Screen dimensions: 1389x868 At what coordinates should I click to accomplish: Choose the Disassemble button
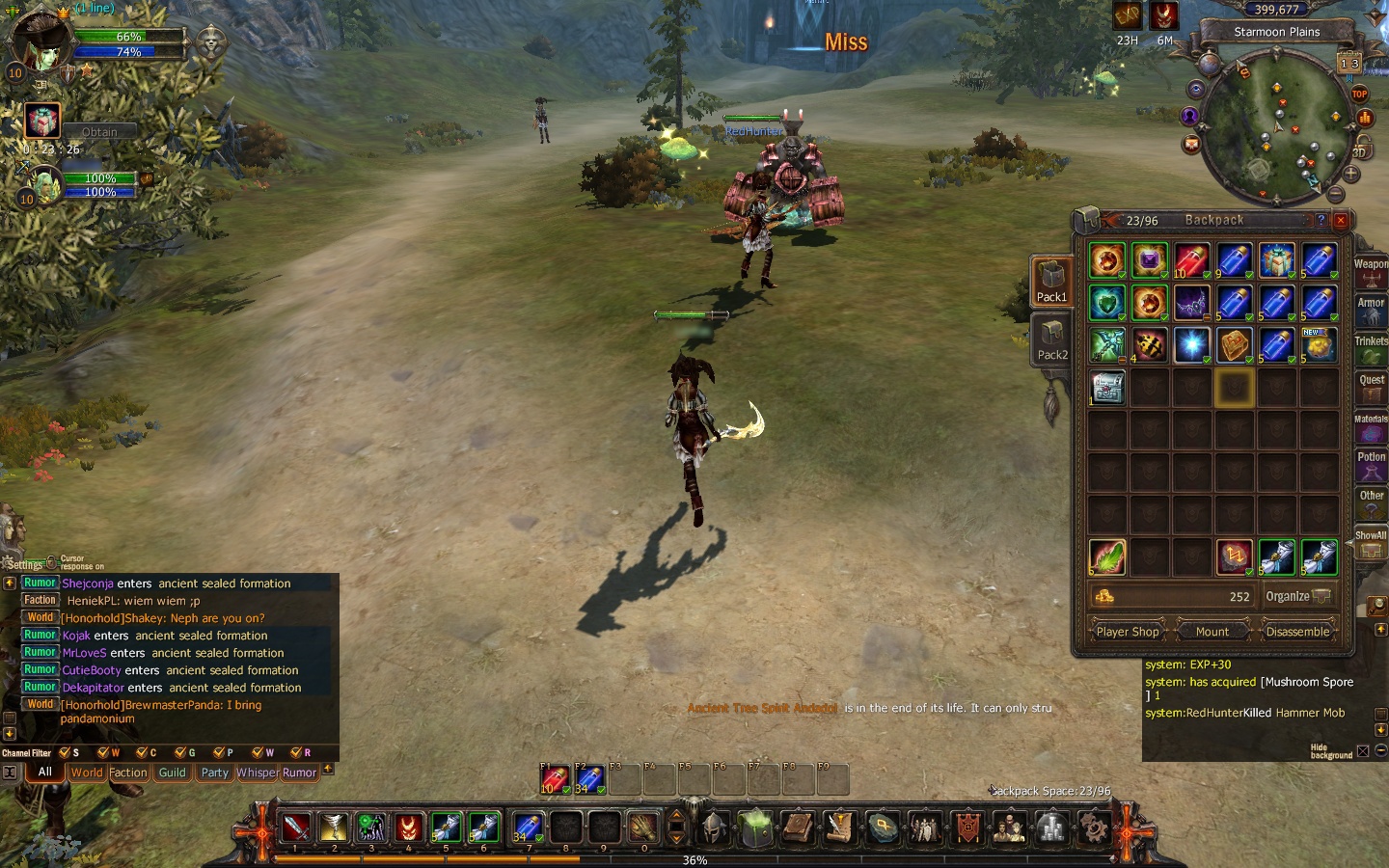click(x=1297, y=632)
